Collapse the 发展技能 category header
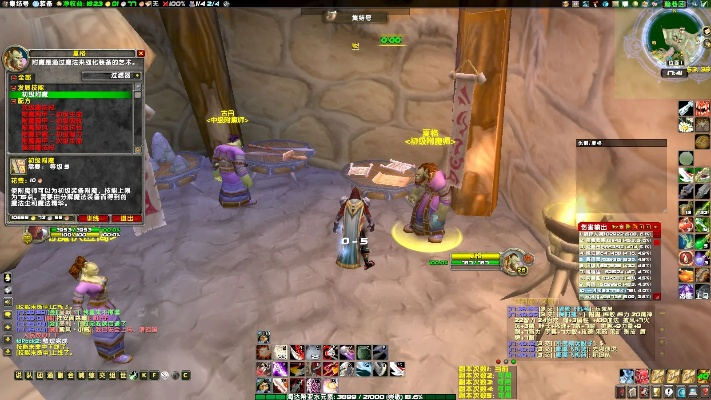Viewport: 711px width, 400px height. click(14, 87)
